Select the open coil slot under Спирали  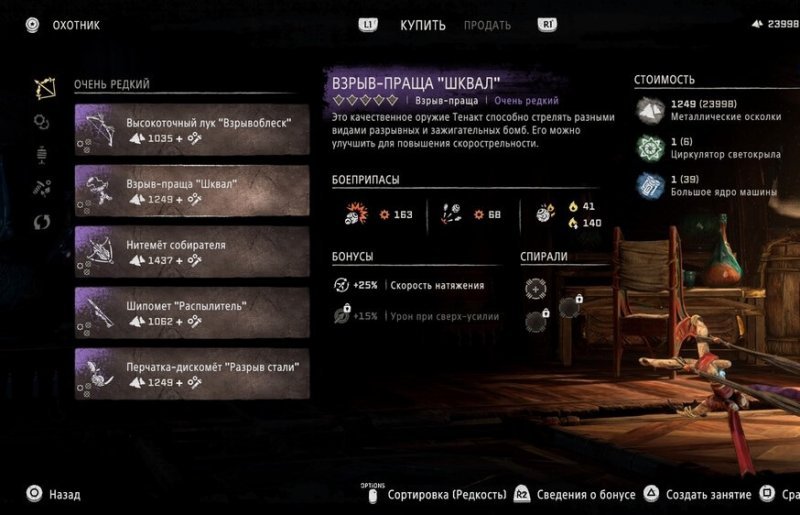point(536,289)
